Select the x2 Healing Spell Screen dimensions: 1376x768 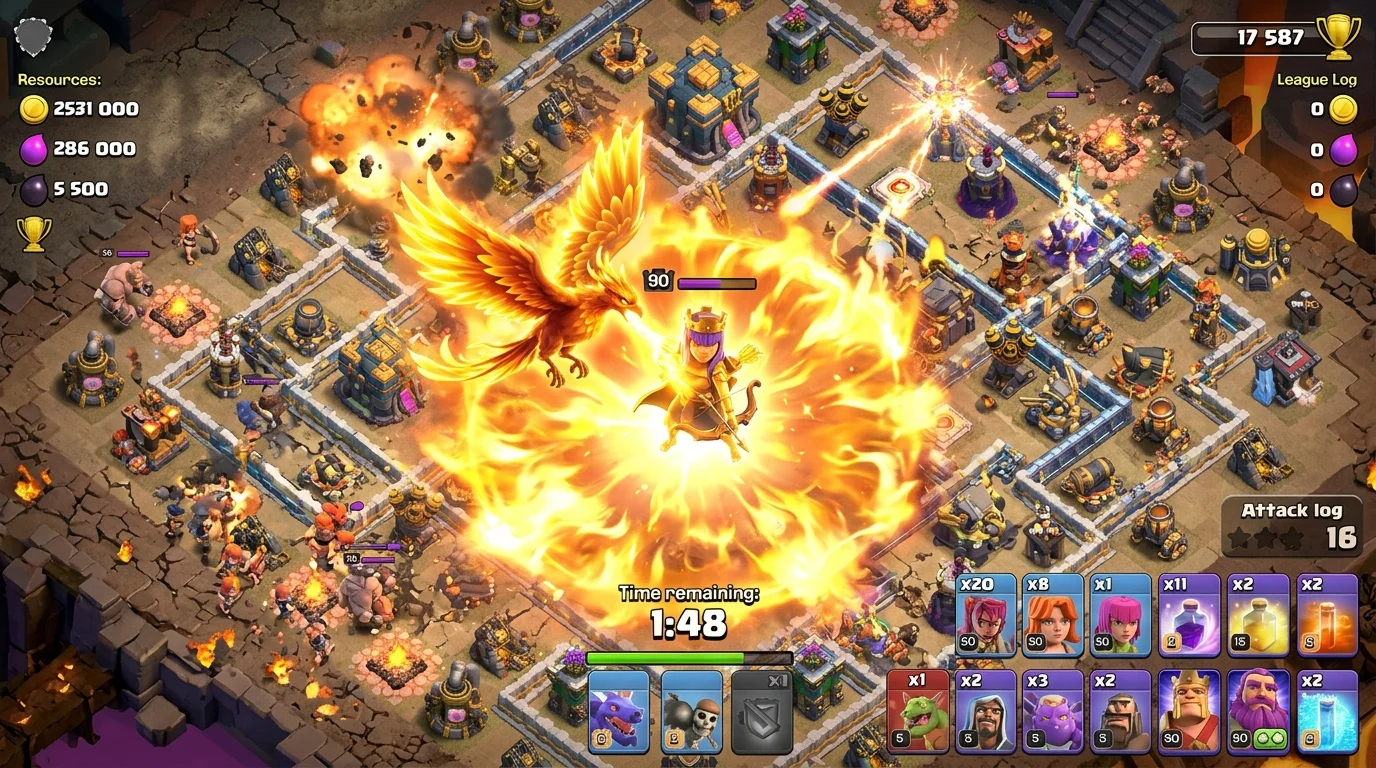pos(1259,615)
